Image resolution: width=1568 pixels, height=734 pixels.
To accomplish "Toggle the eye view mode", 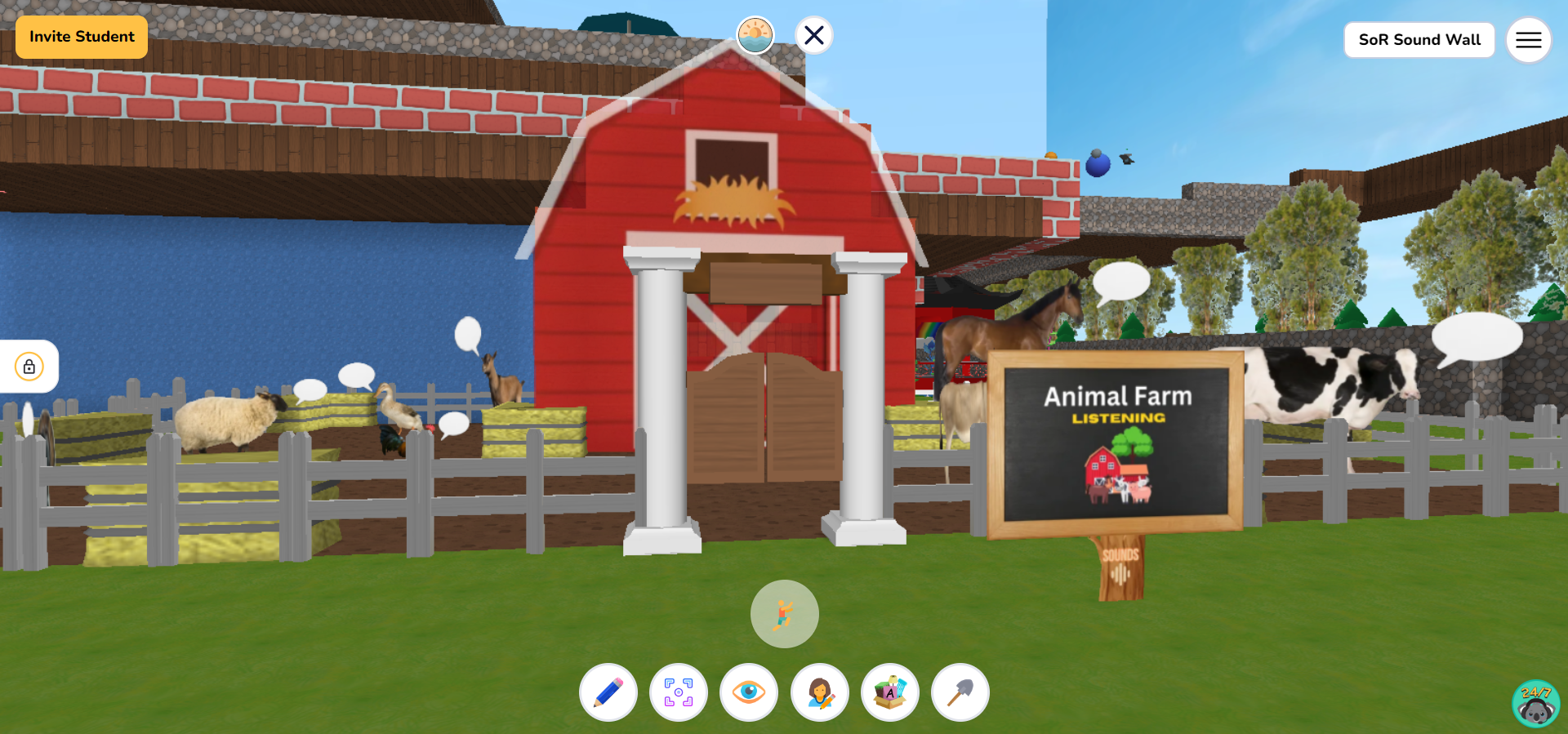I will 749,692.
